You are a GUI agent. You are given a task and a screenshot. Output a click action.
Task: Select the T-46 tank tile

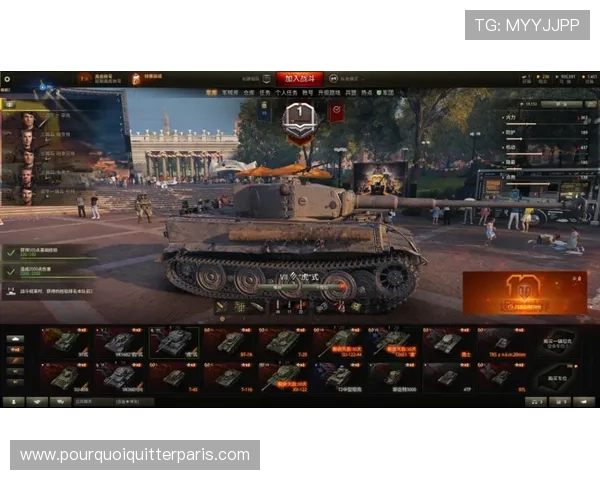click(x=174, y=376)
